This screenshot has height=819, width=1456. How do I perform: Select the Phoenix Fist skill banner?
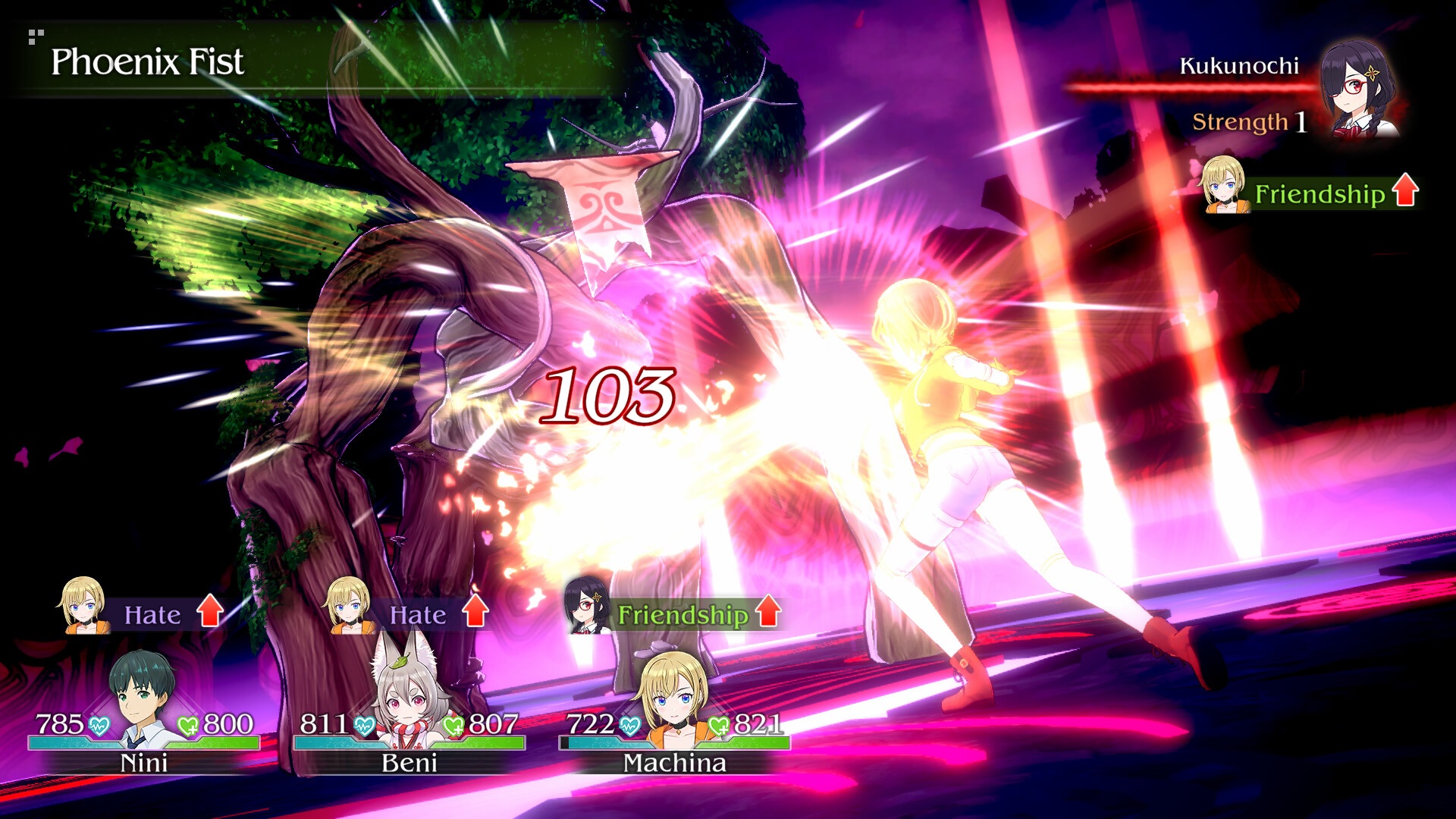[149, 64]
